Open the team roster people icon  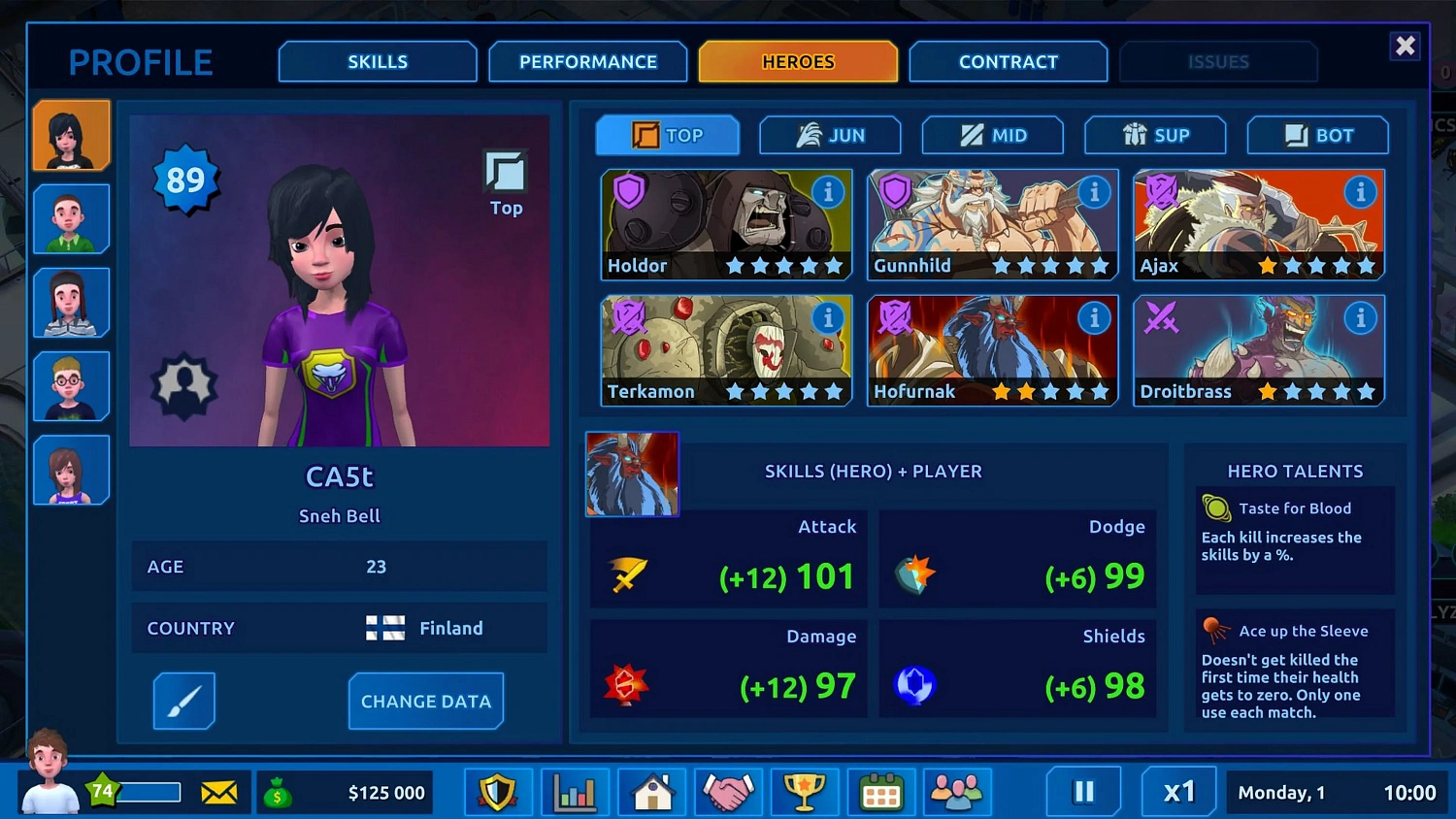click(x=957, y=792)
